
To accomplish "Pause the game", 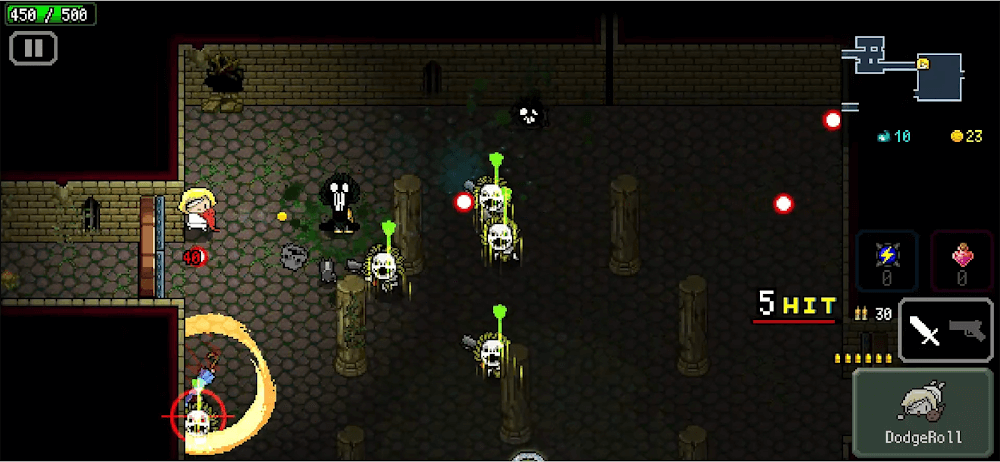I will point(33,47).
